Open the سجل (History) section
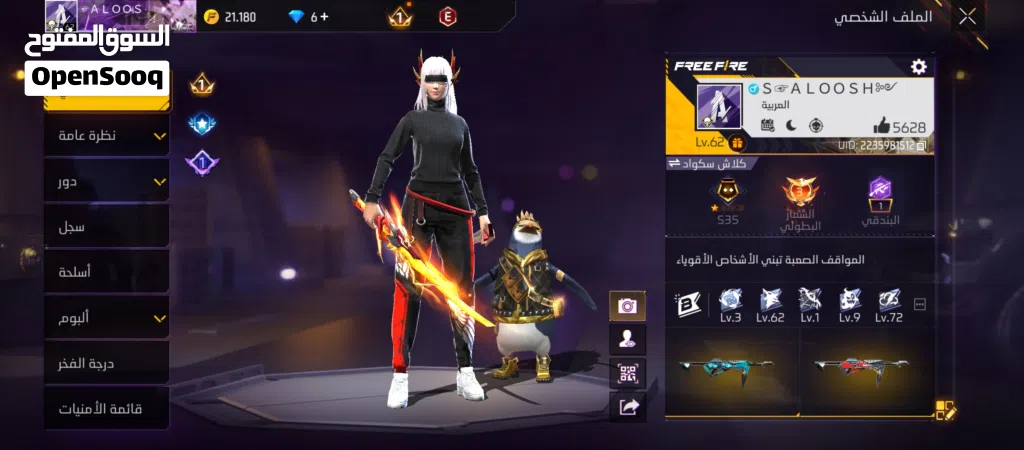The height and width of the screenshot is (450, 1024). 106,227
